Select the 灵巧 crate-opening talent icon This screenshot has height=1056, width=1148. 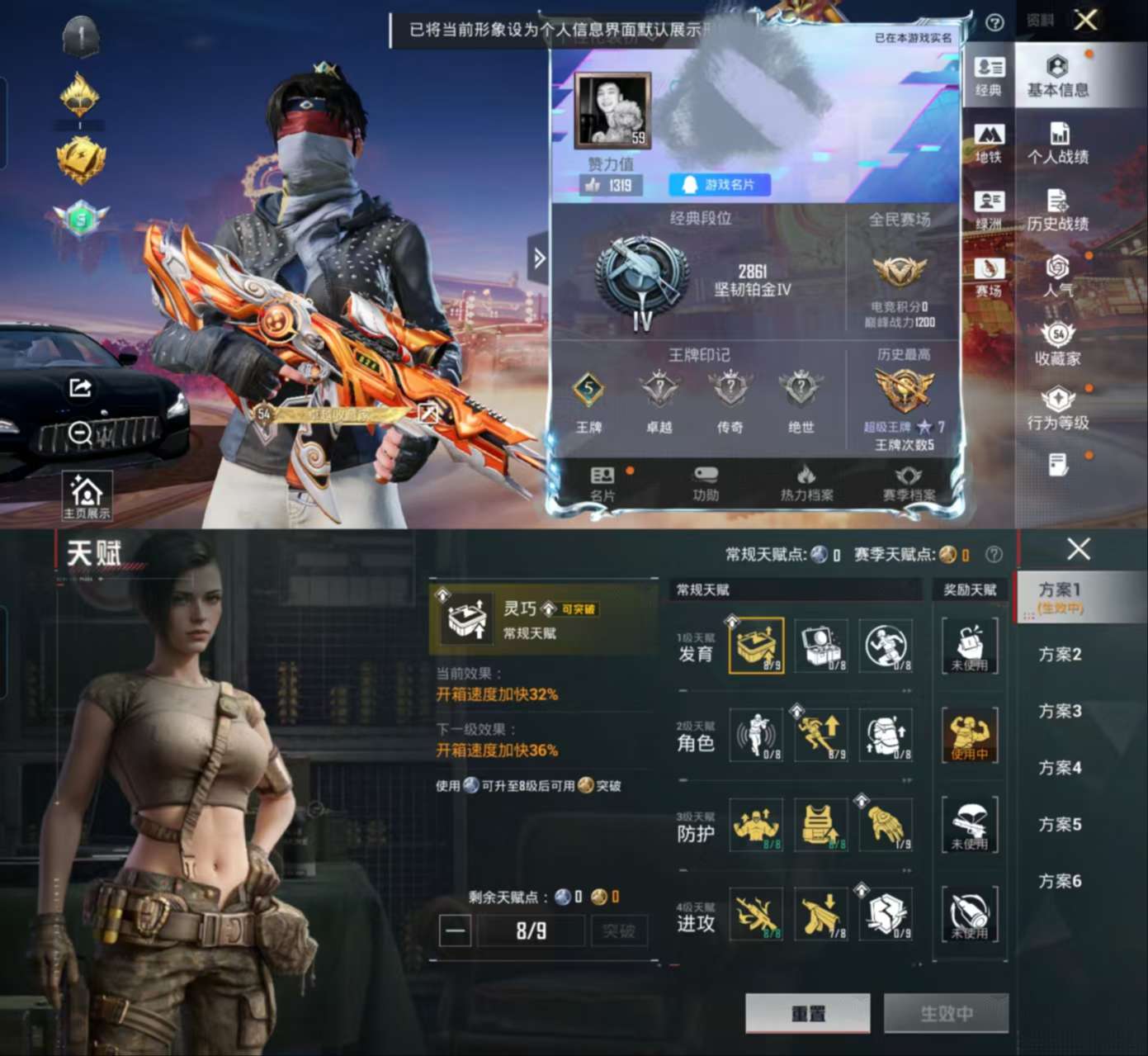[x=756, y=646]
